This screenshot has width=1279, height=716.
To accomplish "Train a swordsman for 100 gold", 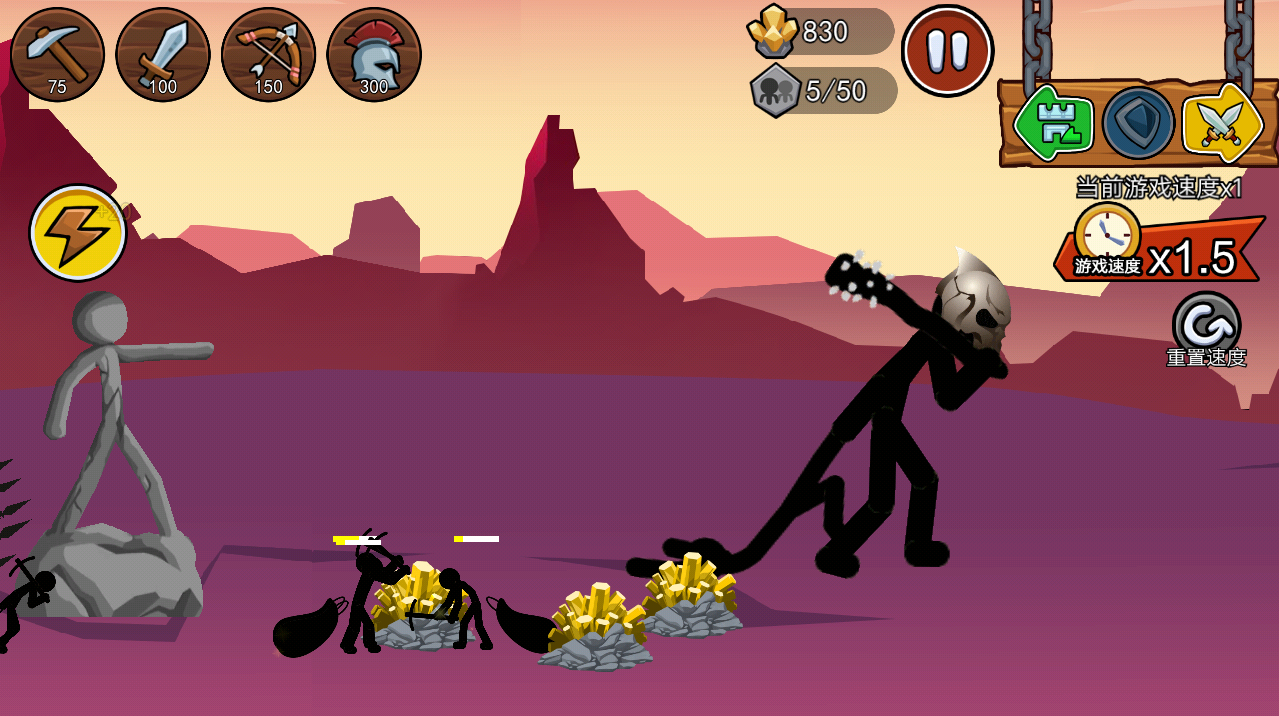I will tap(163, 54).
